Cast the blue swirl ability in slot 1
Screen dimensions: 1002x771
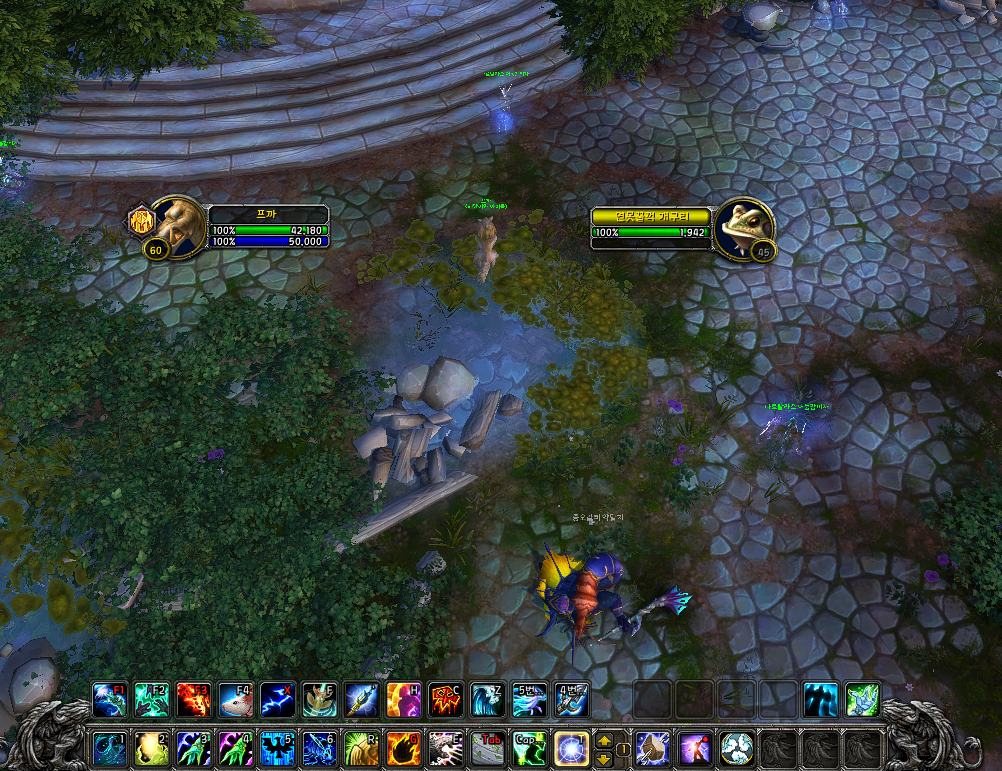point(109,748)
